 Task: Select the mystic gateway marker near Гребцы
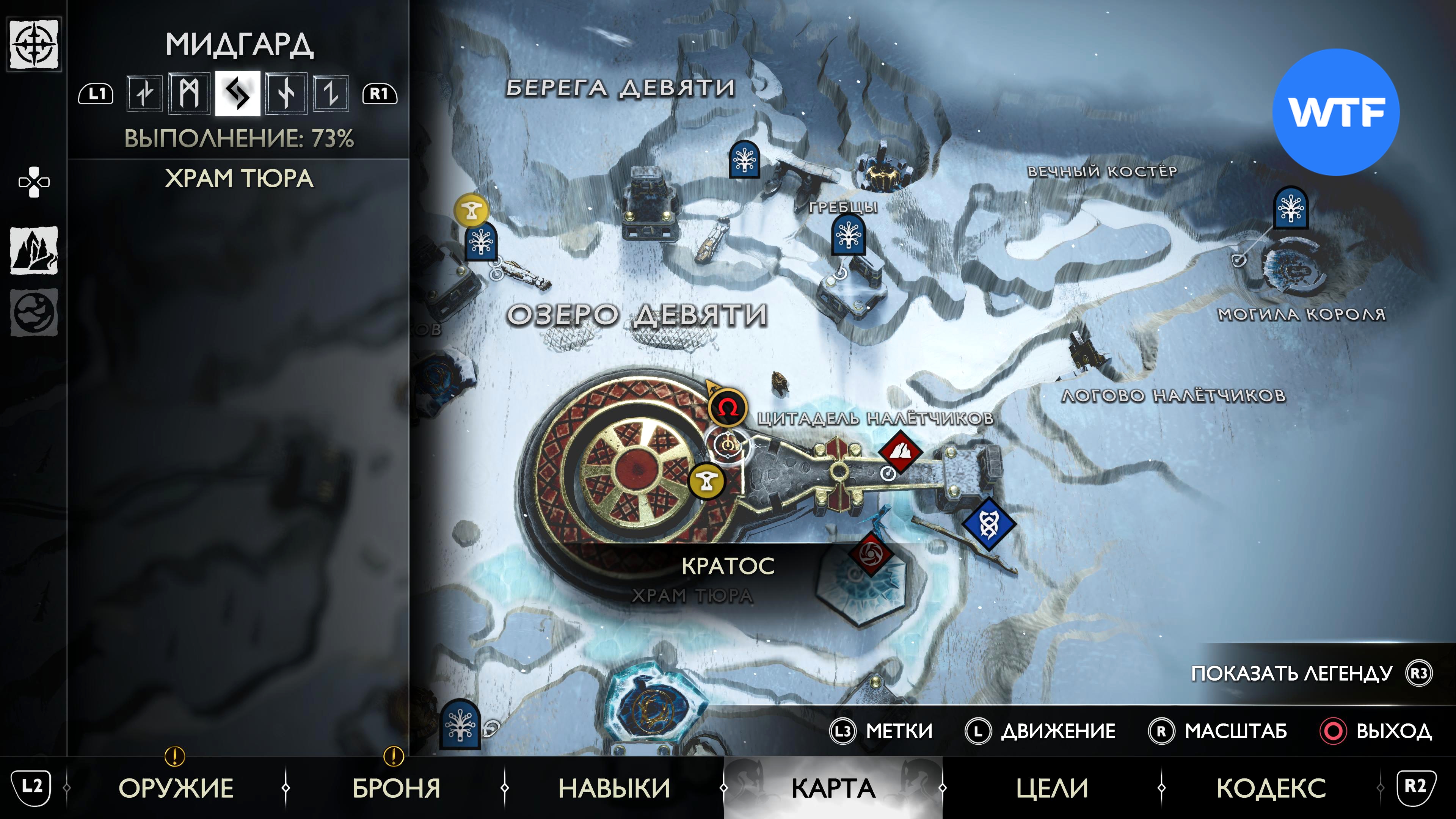[848, 236]
